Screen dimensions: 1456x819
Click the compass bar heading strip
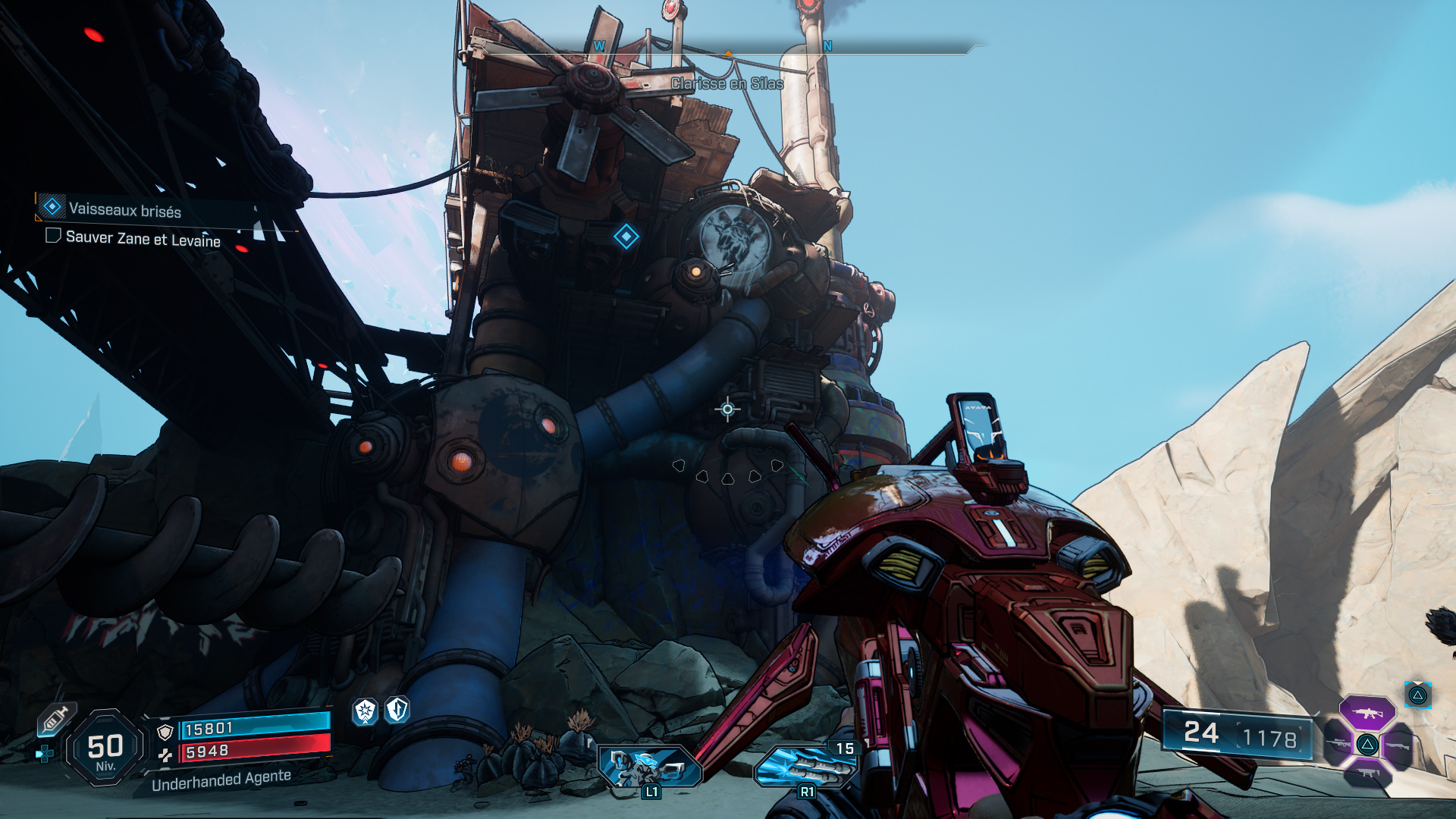[x=758, y=49]
